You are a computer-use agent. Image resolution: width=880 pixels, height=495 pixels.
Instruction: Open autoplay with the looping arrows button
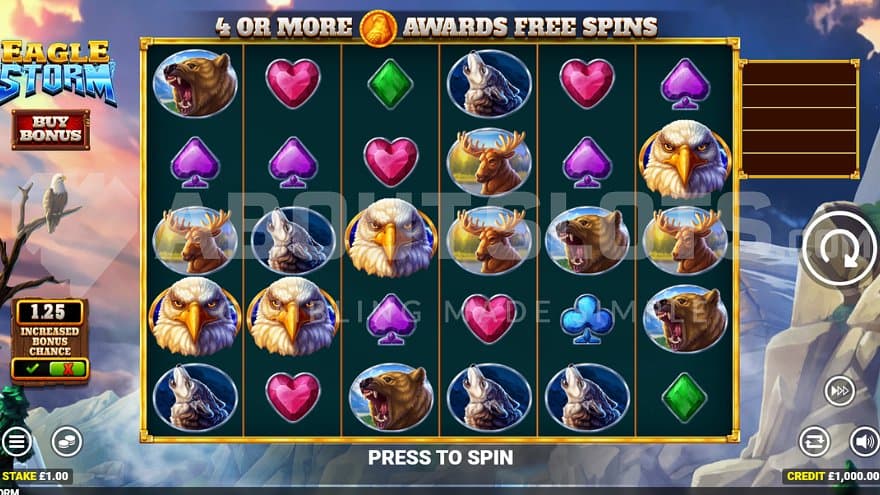pyautogui.click(x=814, y=441)
